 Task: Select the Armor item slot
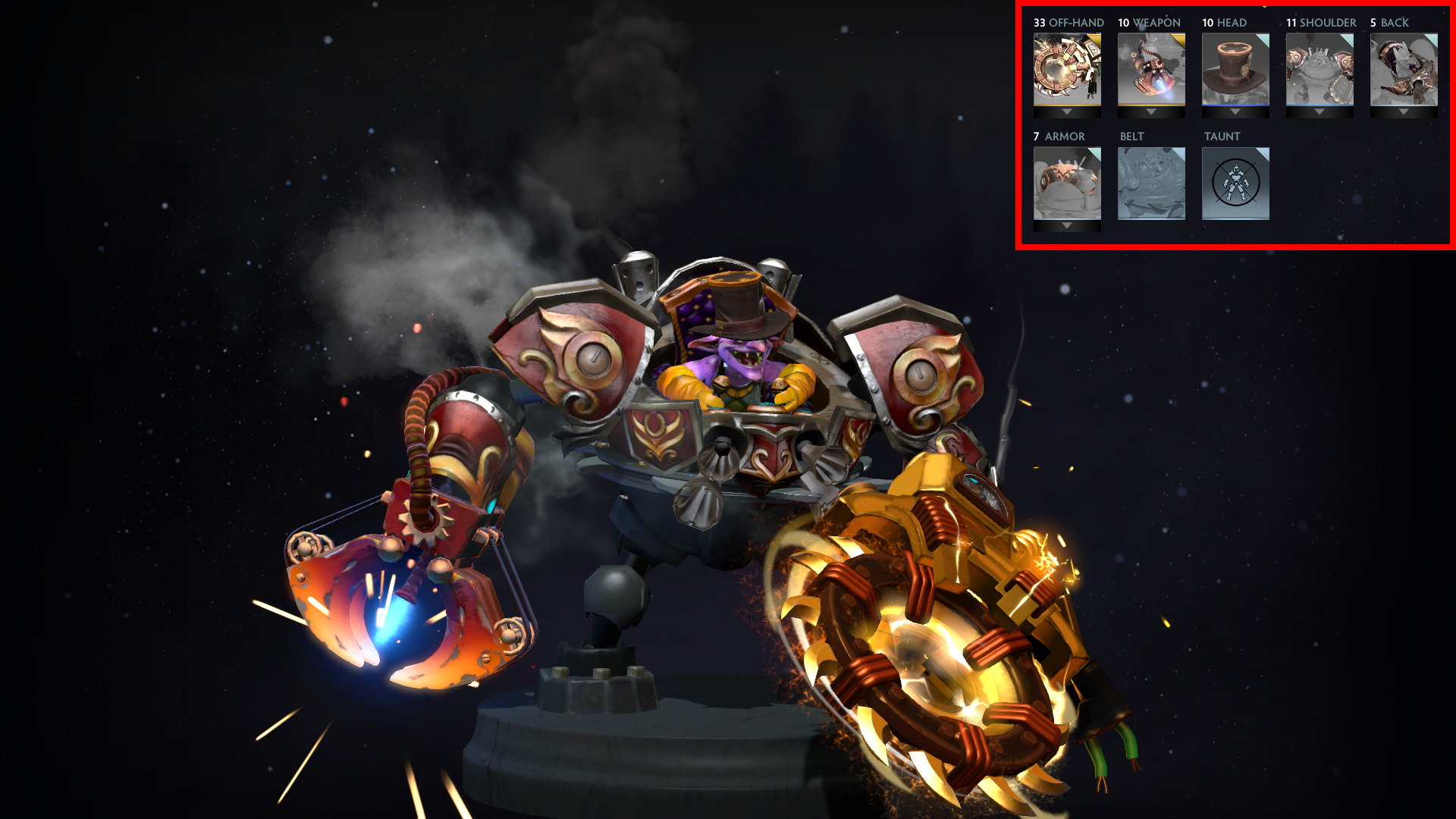click(1067, 183)
